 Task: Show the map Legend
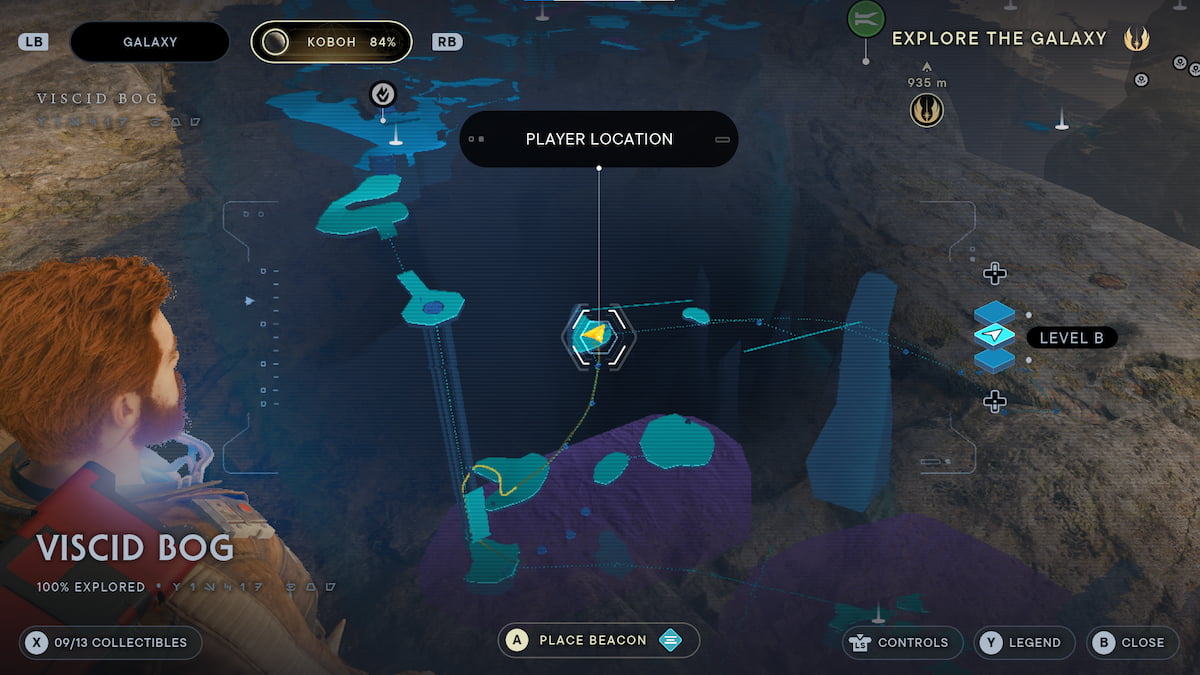click(x=1024, y=642)
